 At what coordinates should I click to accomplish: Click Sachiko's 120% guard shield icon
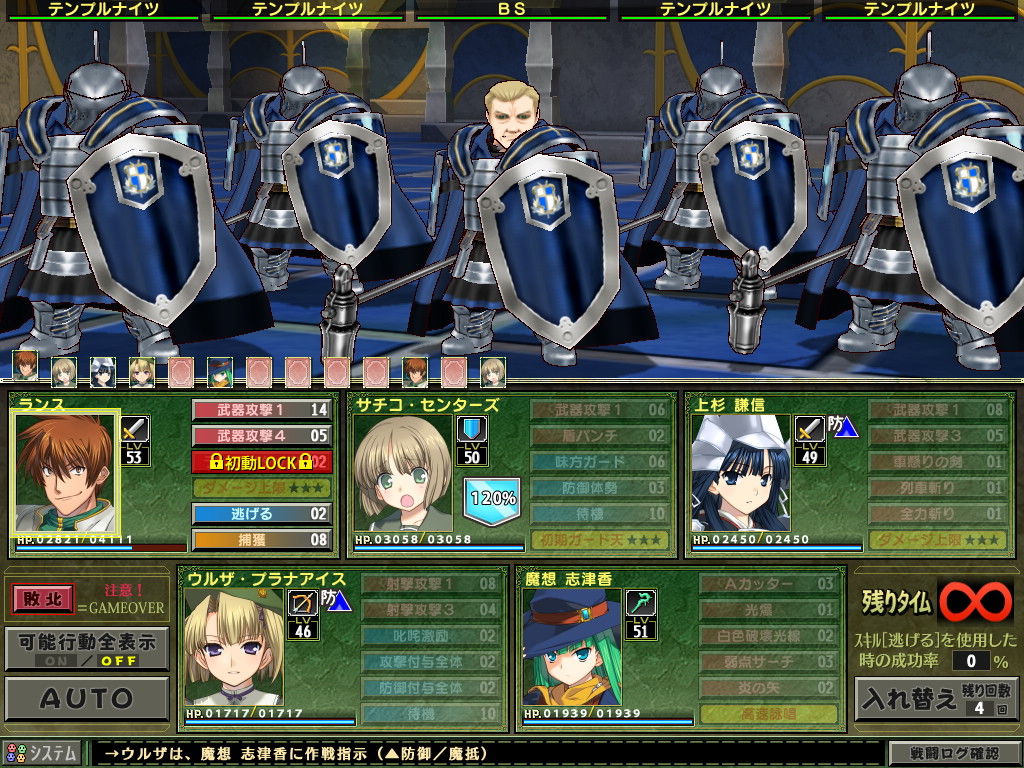click(491, 500)
